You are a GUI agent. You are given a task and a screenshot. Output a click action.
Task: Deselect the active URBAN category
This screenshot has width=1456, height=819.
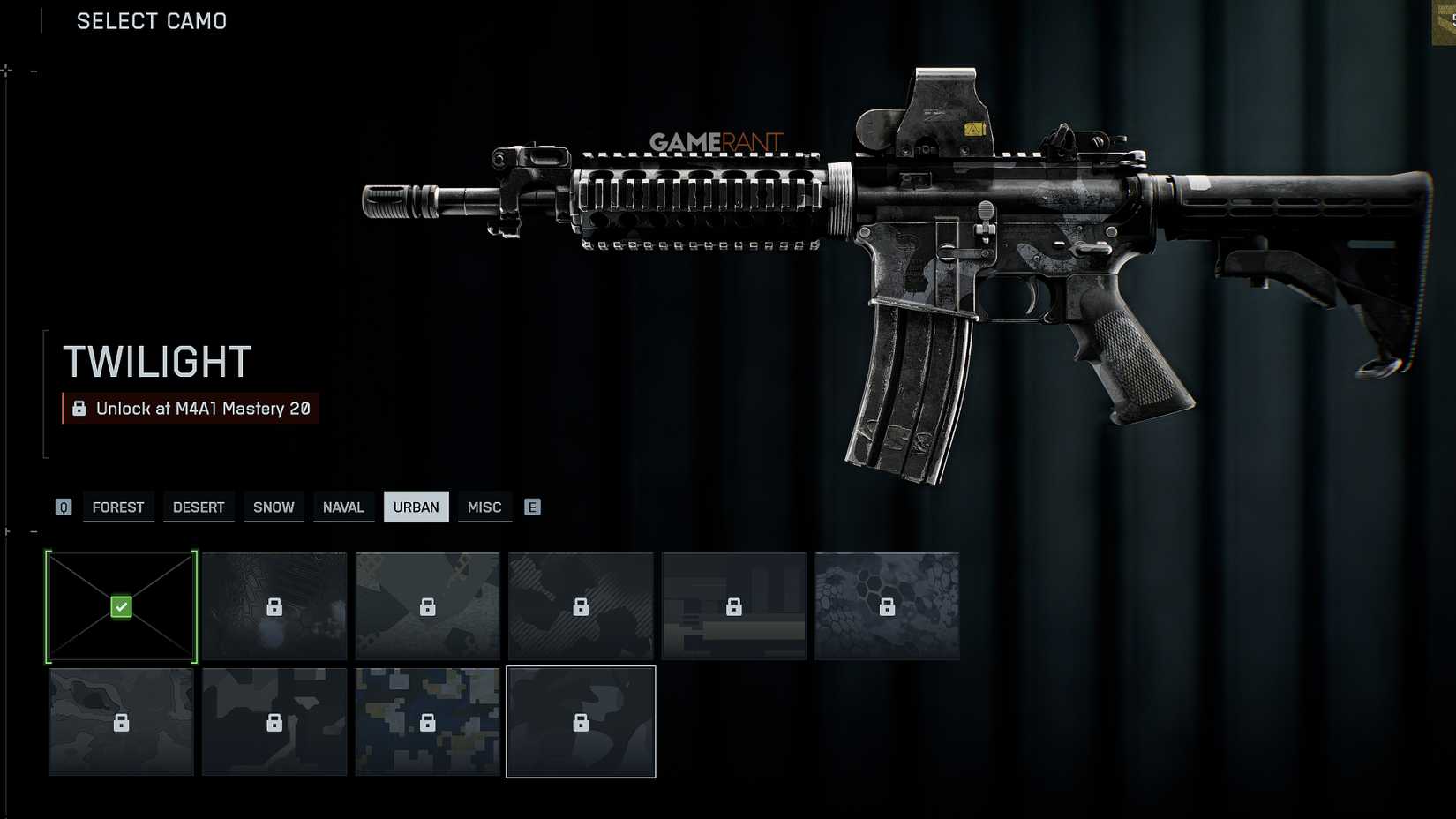[x=416, y=507]
